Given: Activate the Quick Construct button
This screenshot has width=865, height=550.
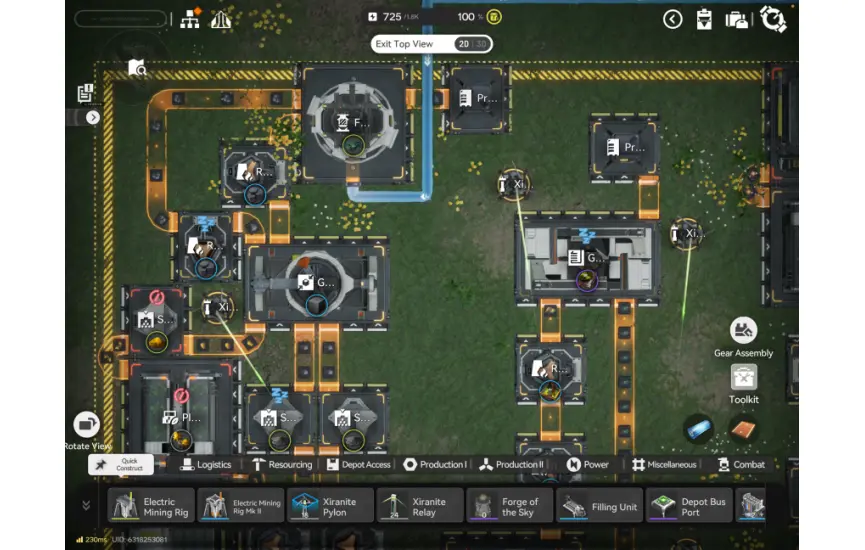Looking at the screenshot, I should tap(121, 464).
